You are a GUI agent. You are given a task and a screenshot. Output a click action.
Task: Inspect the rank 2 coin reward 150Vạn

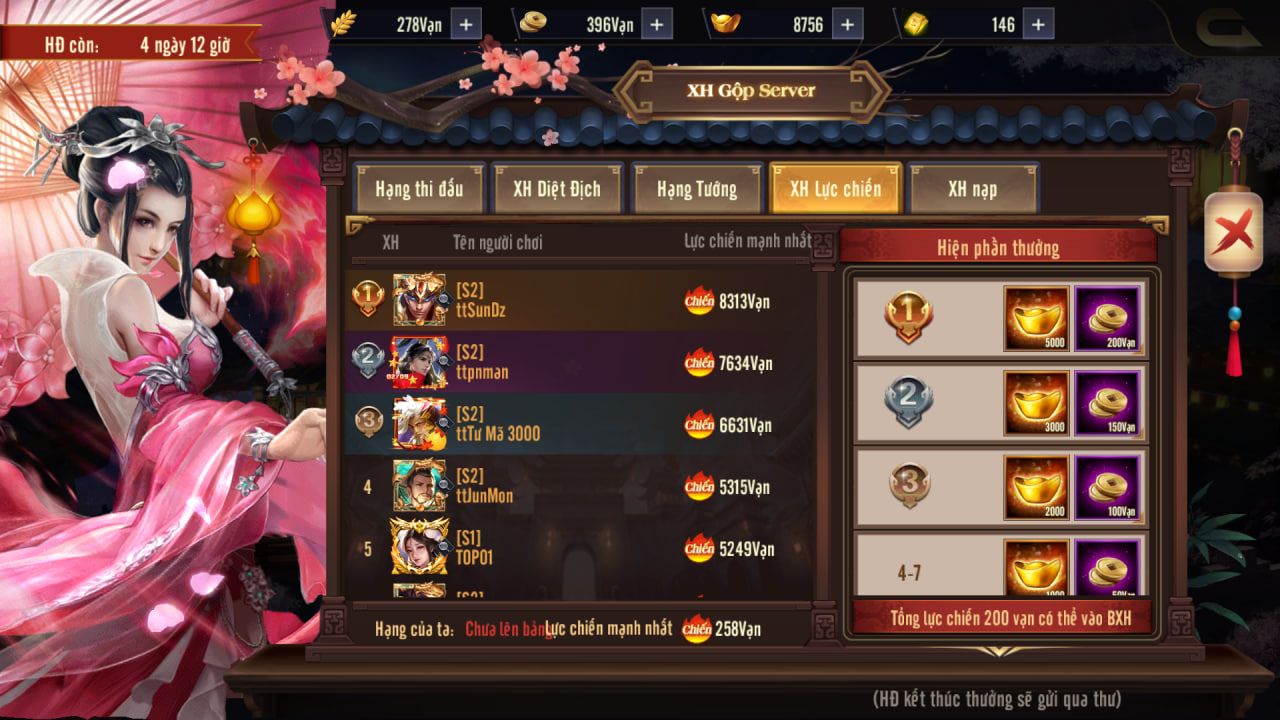coord(1107,402)
